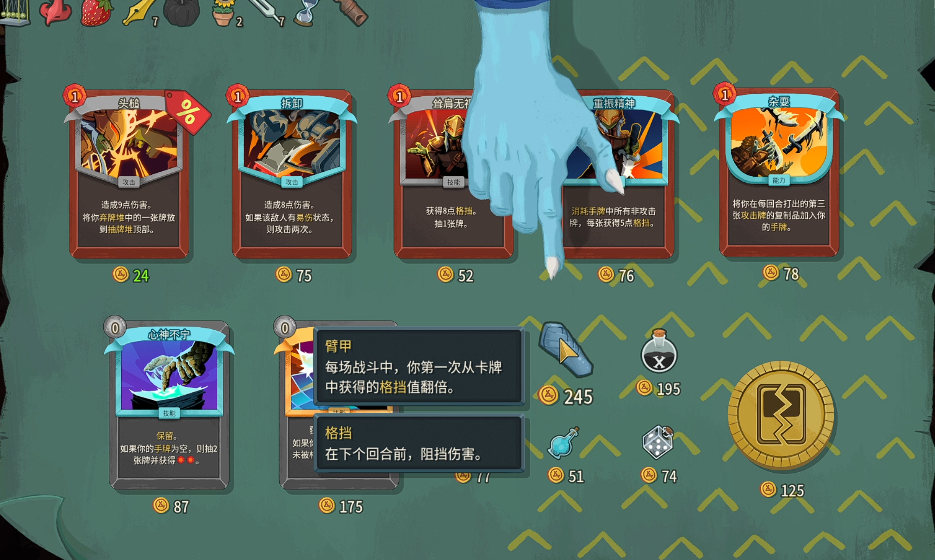Inspect the hourglass relic
The image size is (935, 560).
(x=305, y=10)
